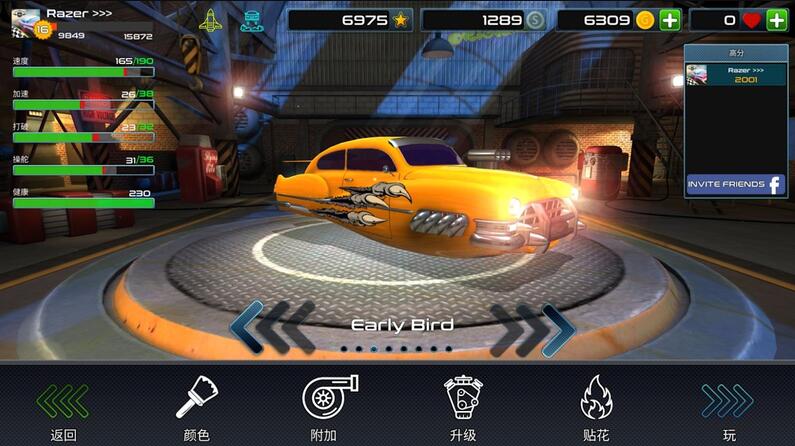The image size is (795, 446).
Task: Add more hearts with plus button
Action: [x=776, y=20]
